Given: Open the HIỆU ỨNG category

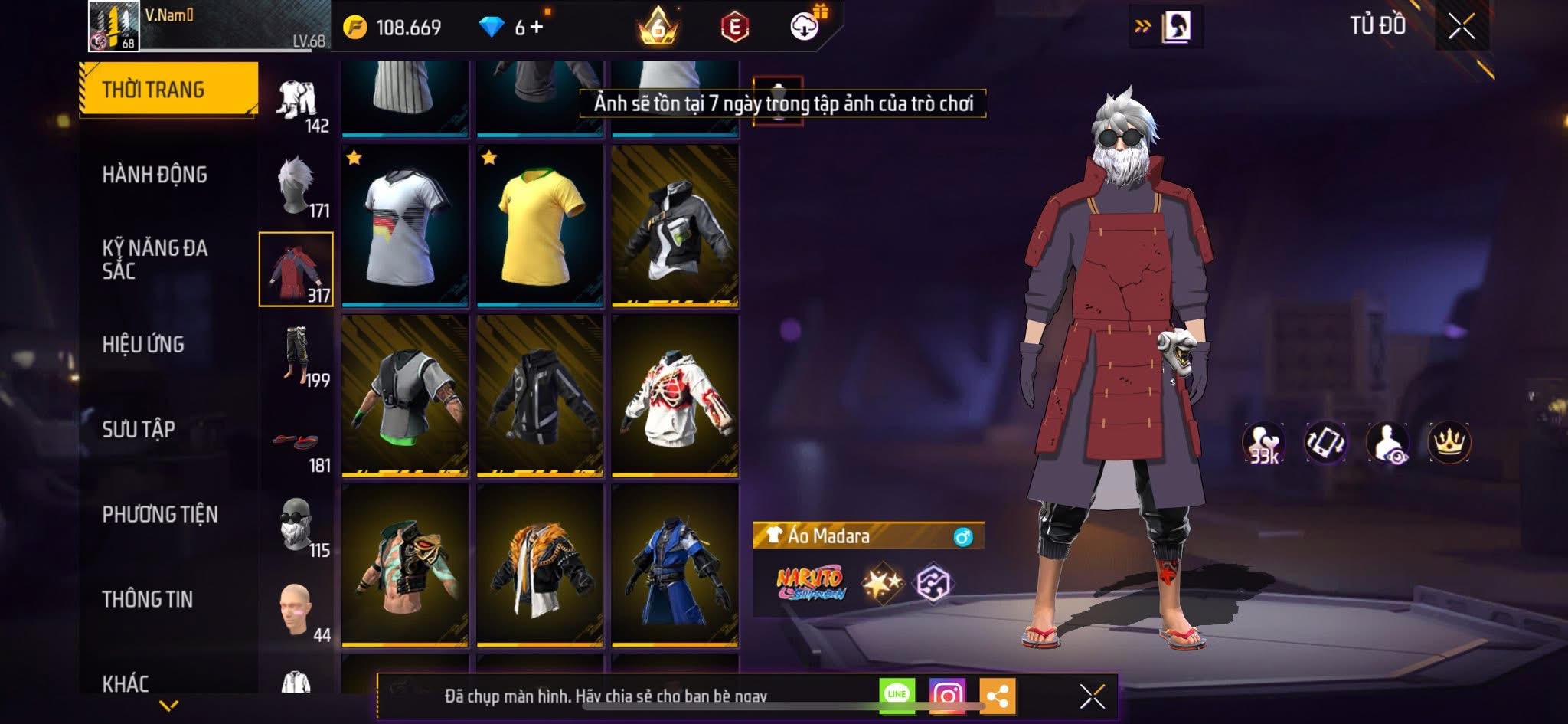Looking at the screenshot, I should 143,345.
